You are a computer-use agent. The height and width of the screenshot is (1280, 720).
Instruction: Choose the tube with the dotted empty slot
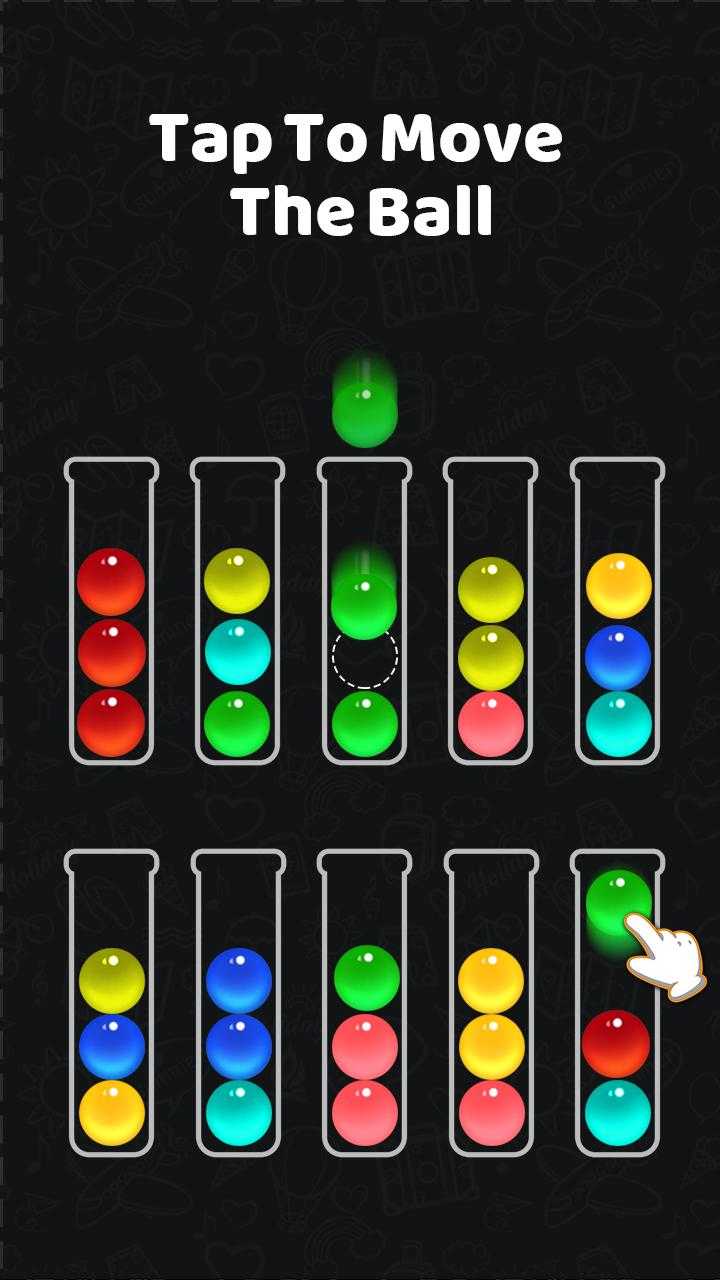(364, 612)
